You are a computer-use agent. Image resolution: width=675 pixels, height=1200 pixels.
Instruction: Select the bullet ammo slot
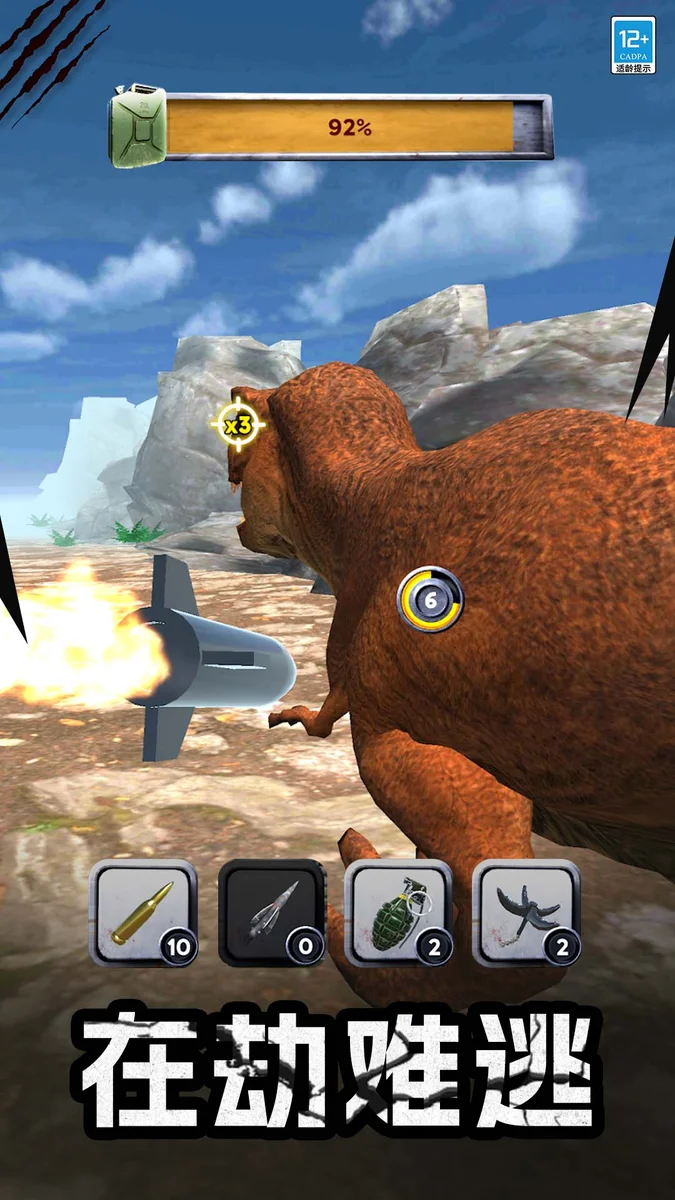143,912
